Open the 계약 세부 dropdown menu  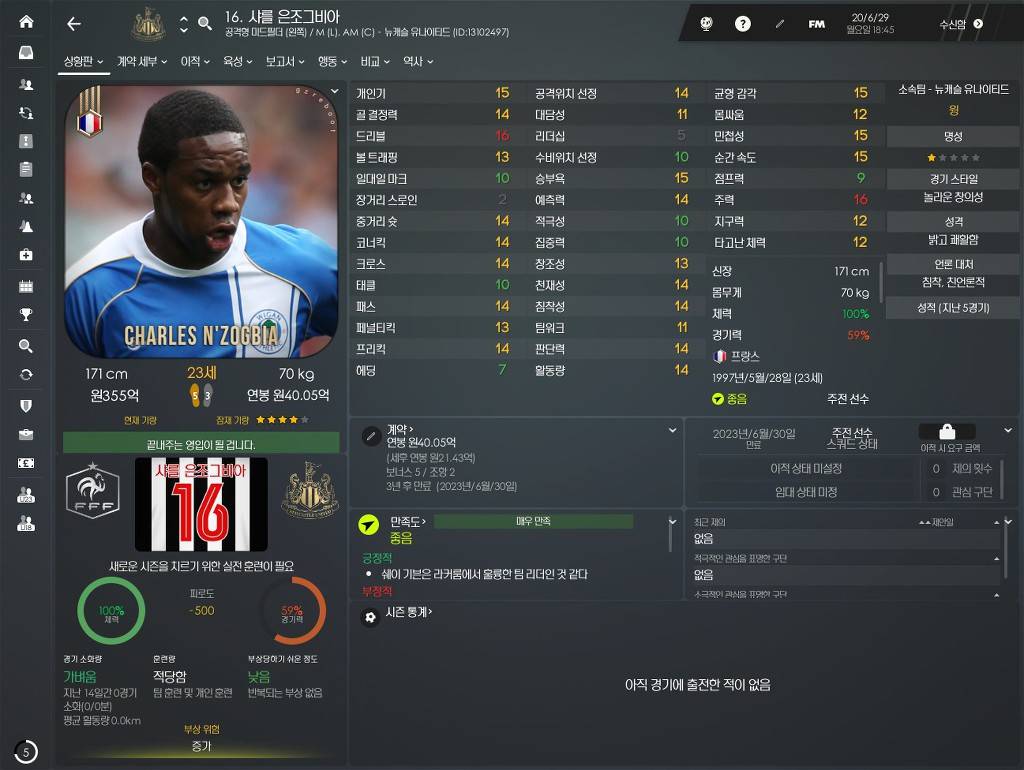pos(141,62)
